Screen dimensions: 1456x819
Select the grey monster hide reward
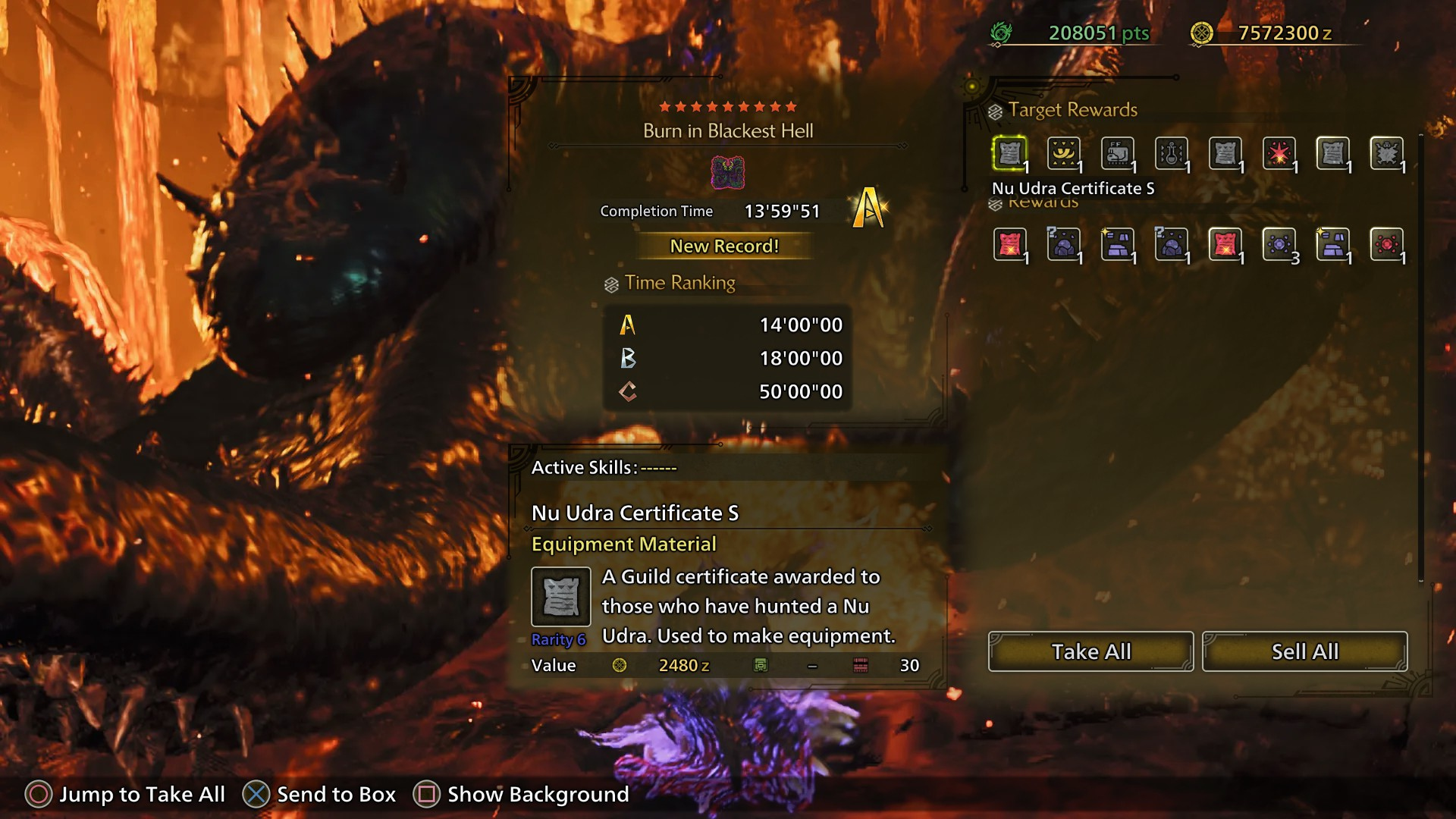click(1386, 154)
